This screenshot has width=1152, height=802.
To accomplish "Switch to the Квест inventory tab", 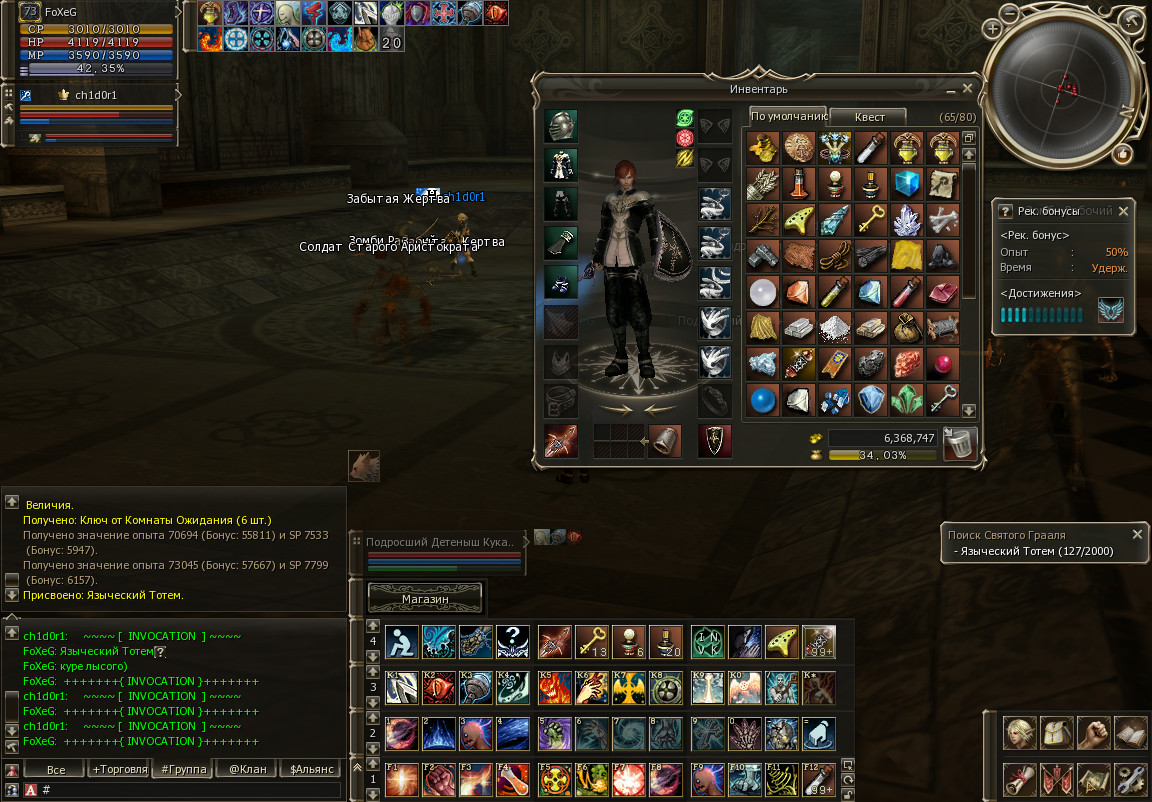I will [868, 117].
